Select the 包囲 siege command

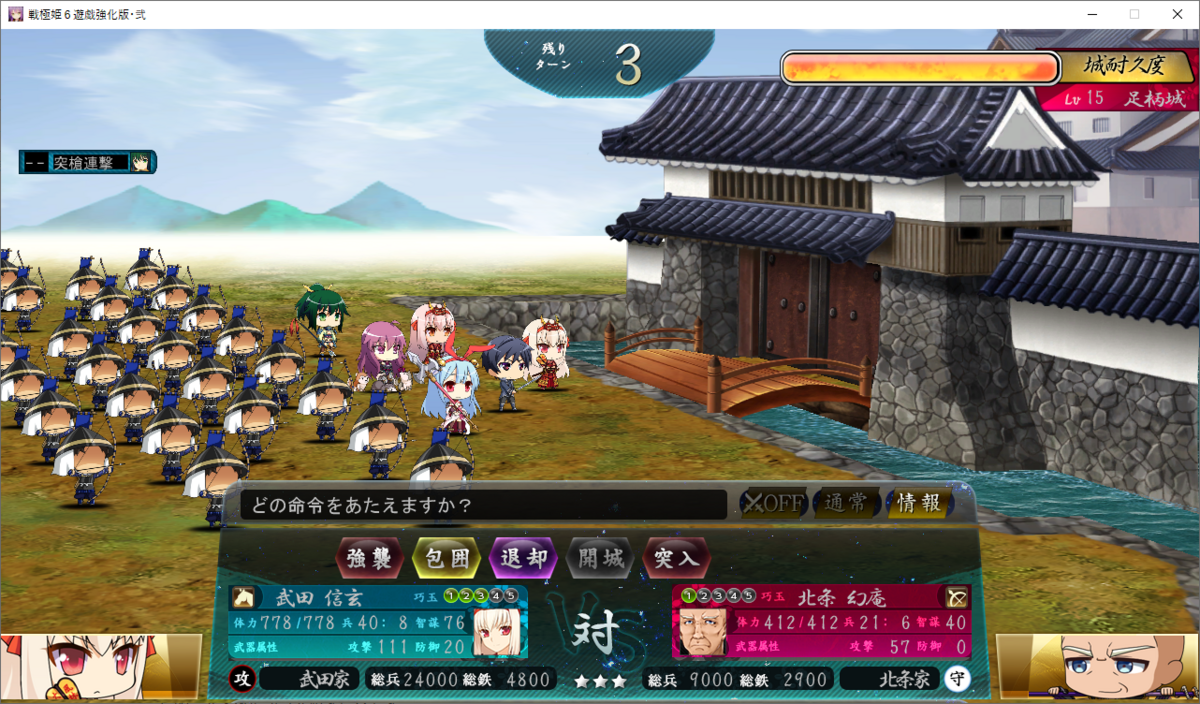tap(446, 558)
